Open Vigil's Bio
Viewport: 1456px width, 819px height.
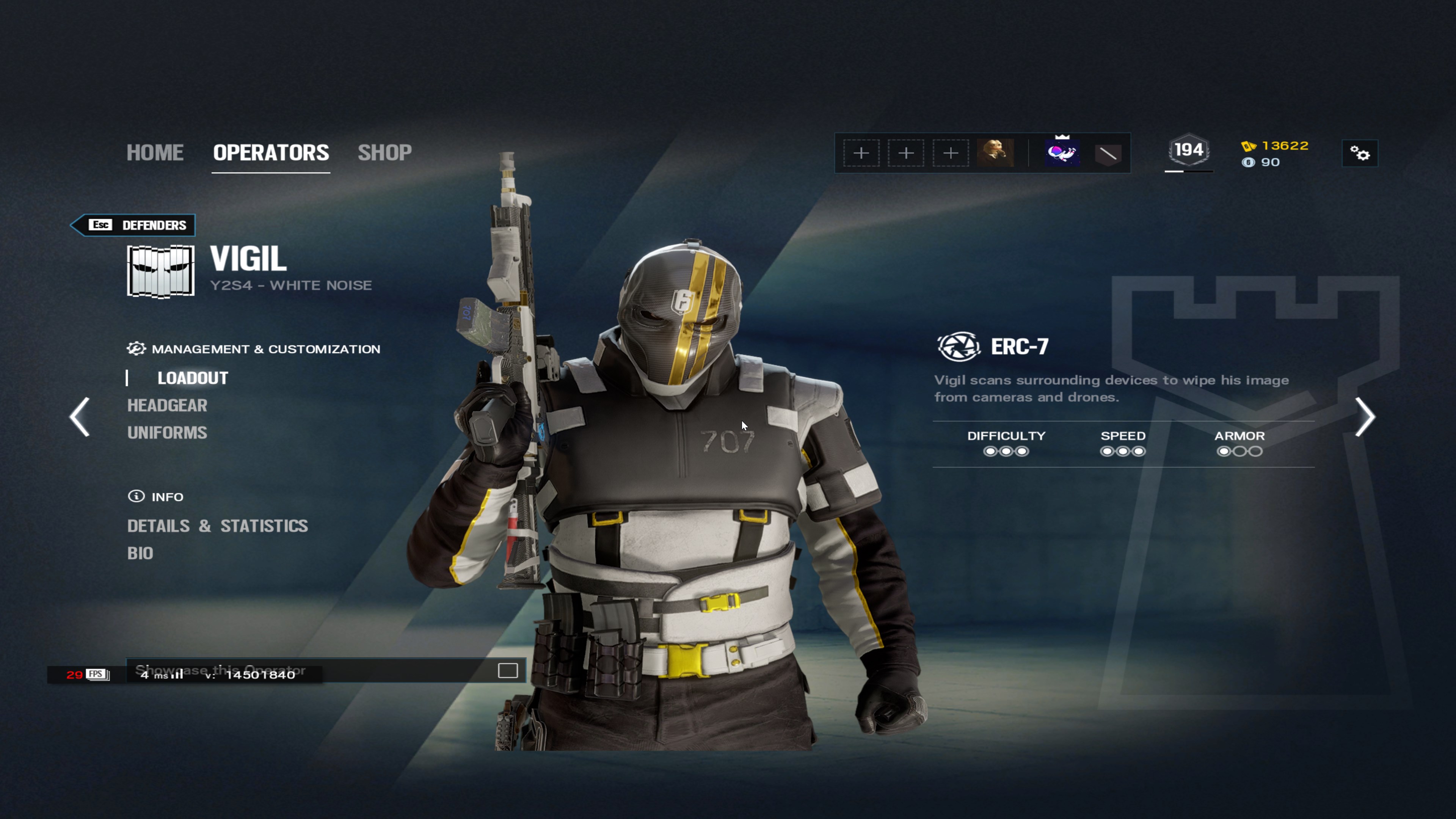click(x=140, y=553)
